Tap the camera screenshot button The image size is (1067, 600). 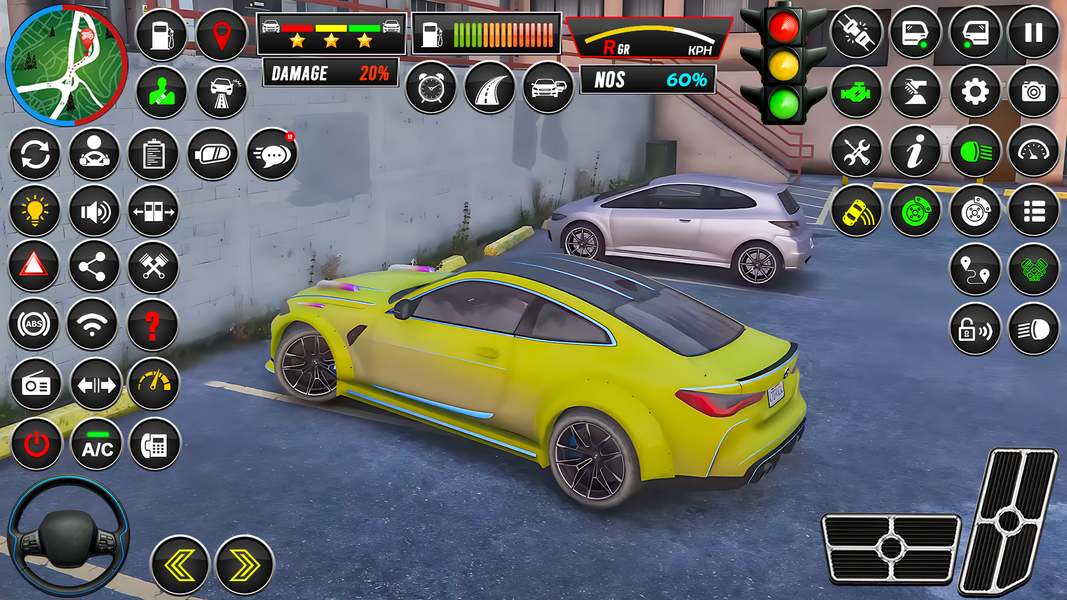click(1033, 92)
